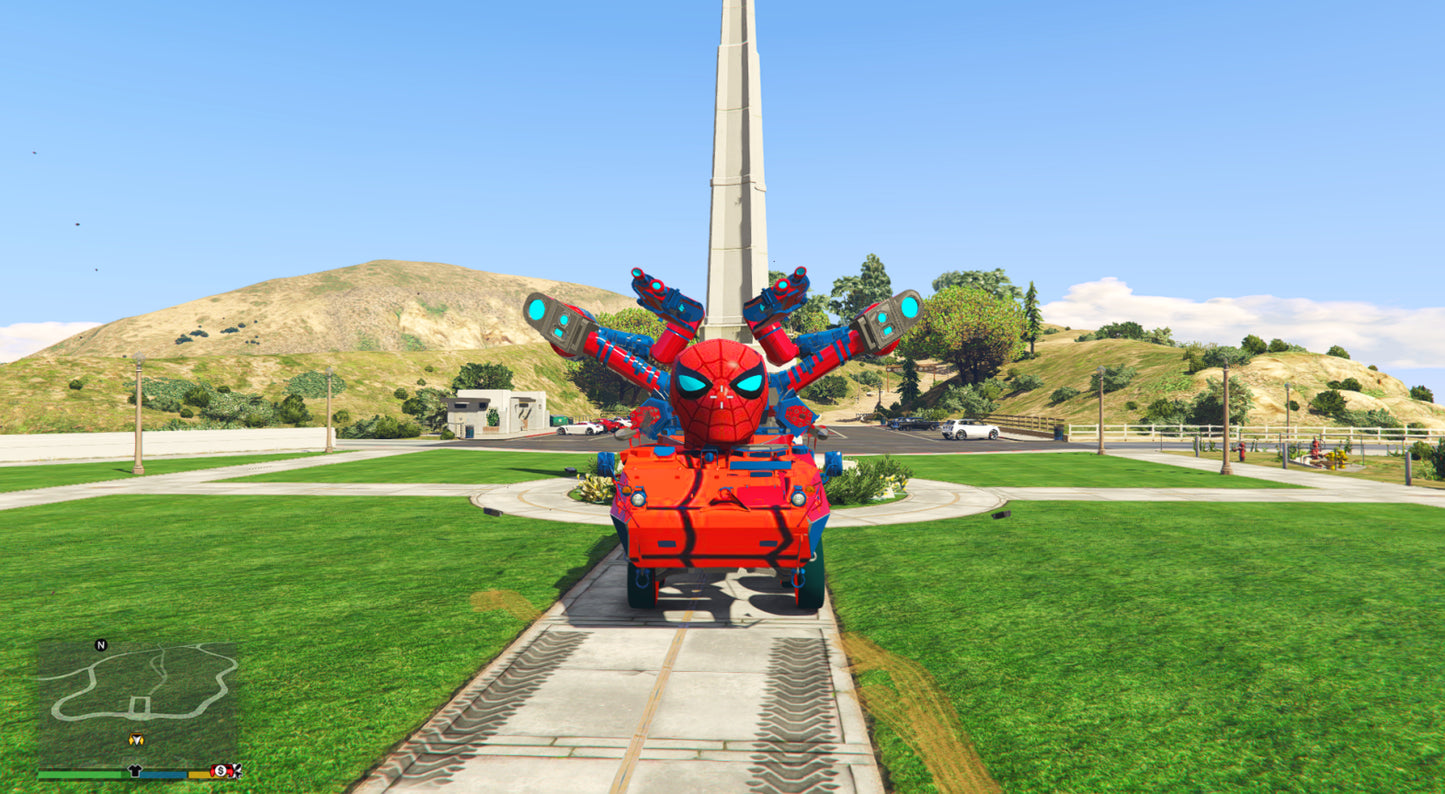Click the minimap in the corner
The width and height of the screenshot is (1445, 794).
(137, 703)
